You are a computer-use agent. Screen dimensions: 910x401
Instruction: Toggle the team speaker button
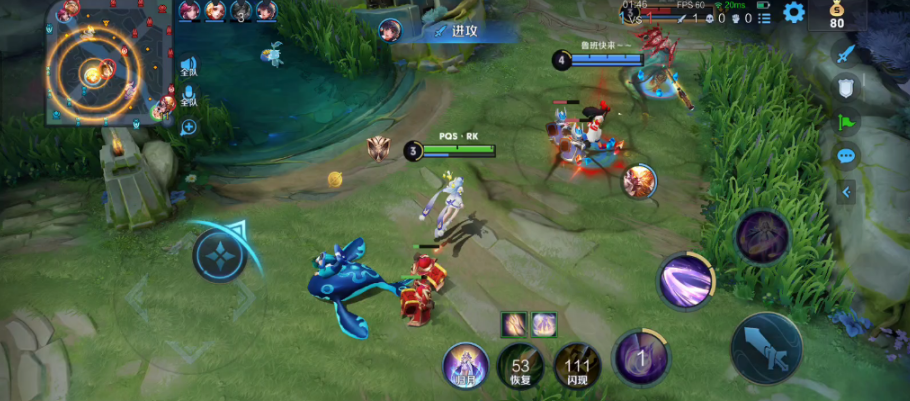(x=188, y=67)
